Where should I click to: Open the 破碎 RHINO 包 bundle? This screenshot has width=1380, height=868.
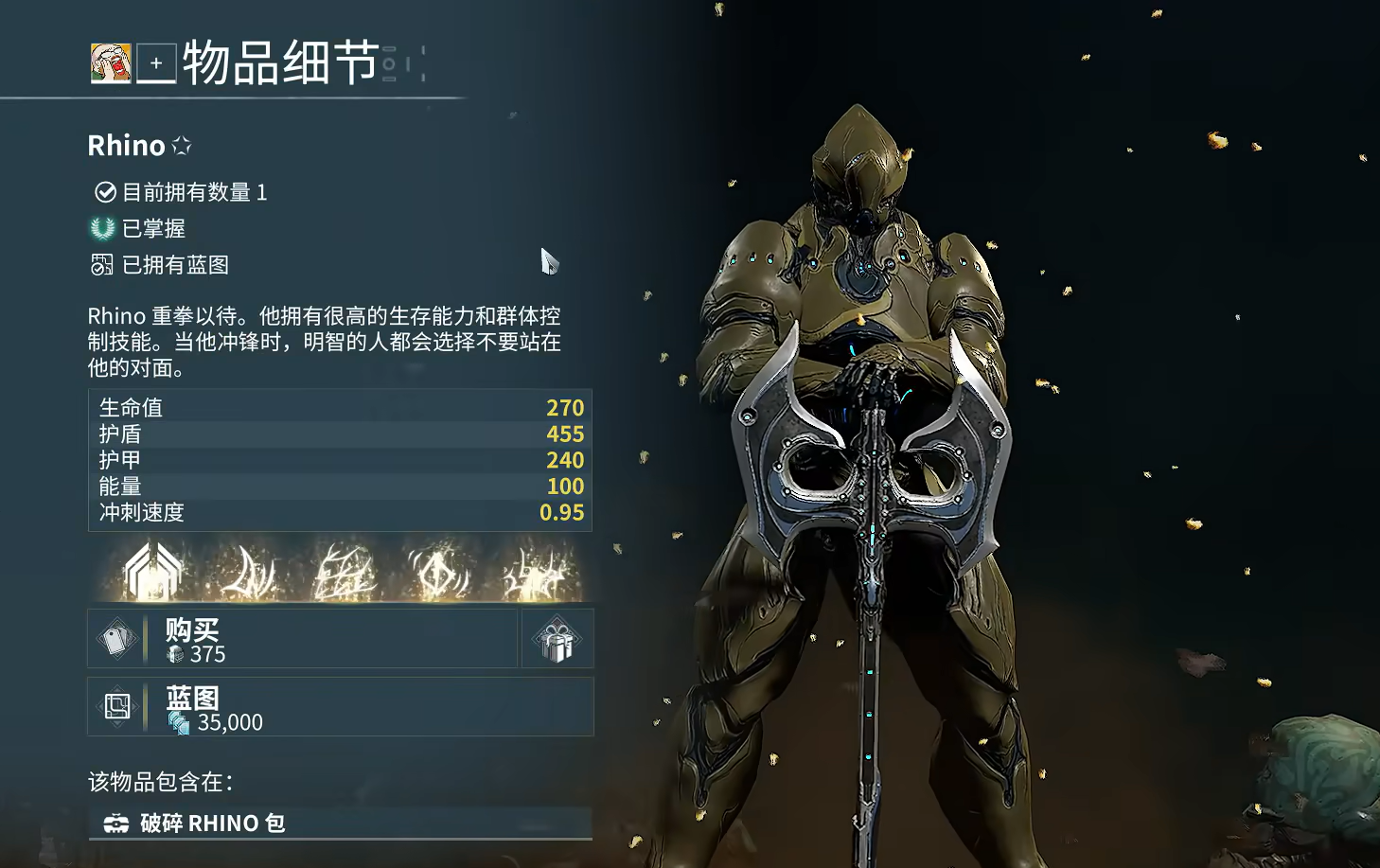click(341, 823)
